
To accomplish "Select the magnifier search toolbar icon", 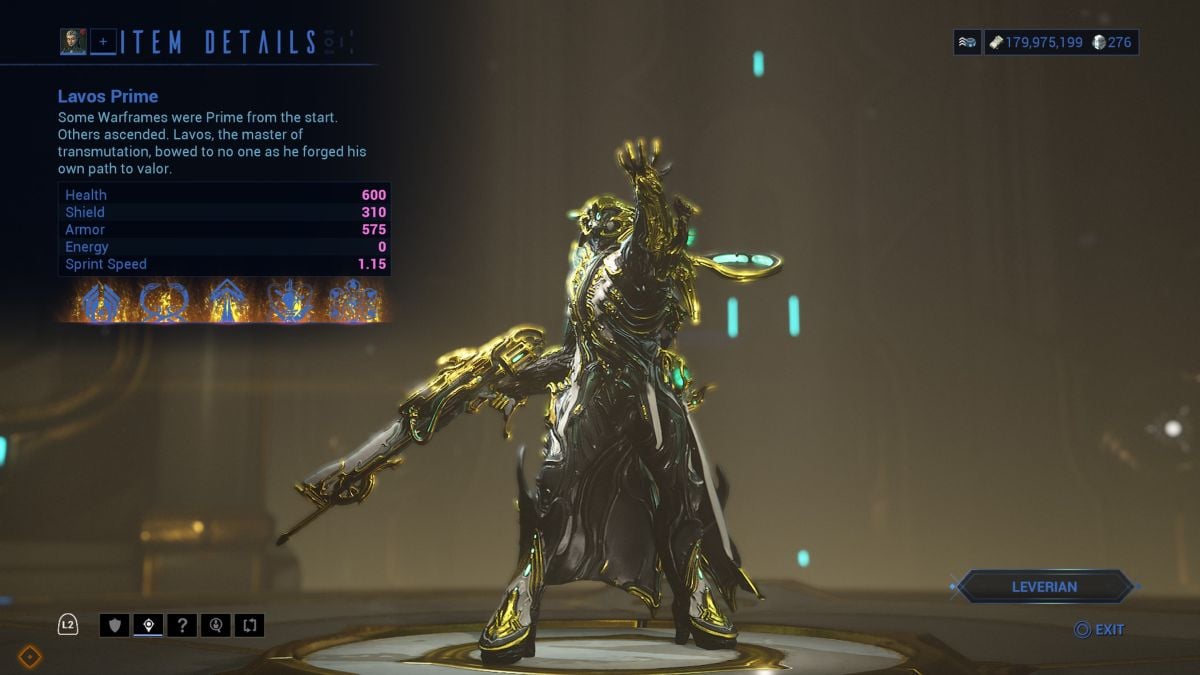I will click(215, 626).
